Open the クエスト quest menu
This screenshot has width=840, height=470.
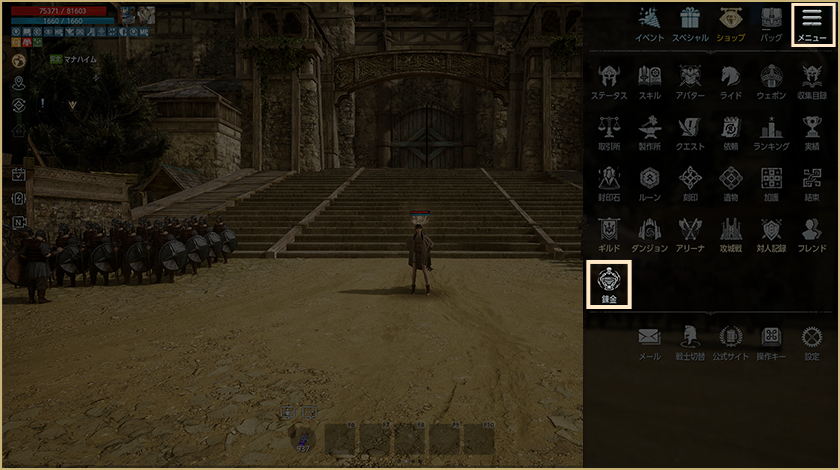tap(690, 130)
